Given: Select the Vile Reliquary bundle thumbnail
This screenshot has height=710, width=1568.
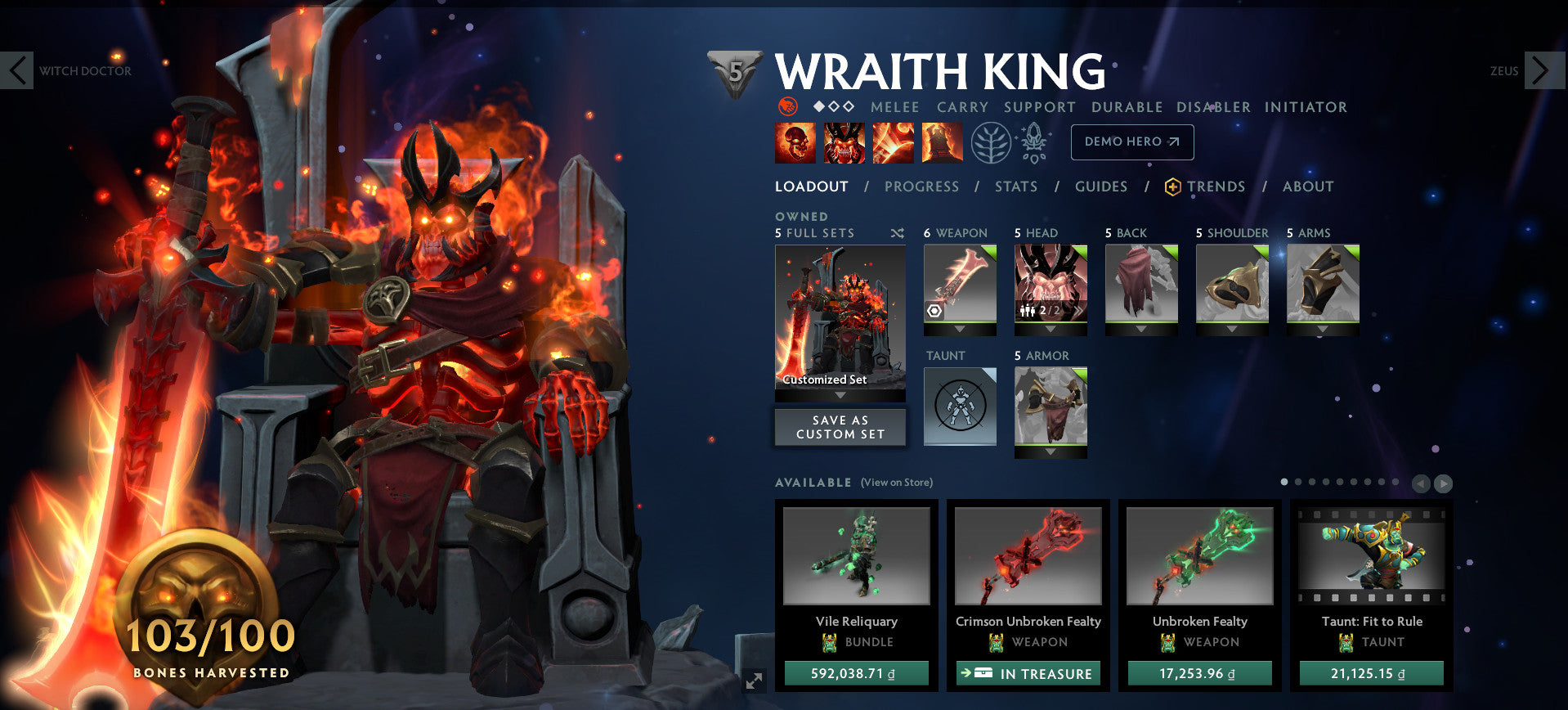Looking at the screenshot, I should tap(856, 555).
